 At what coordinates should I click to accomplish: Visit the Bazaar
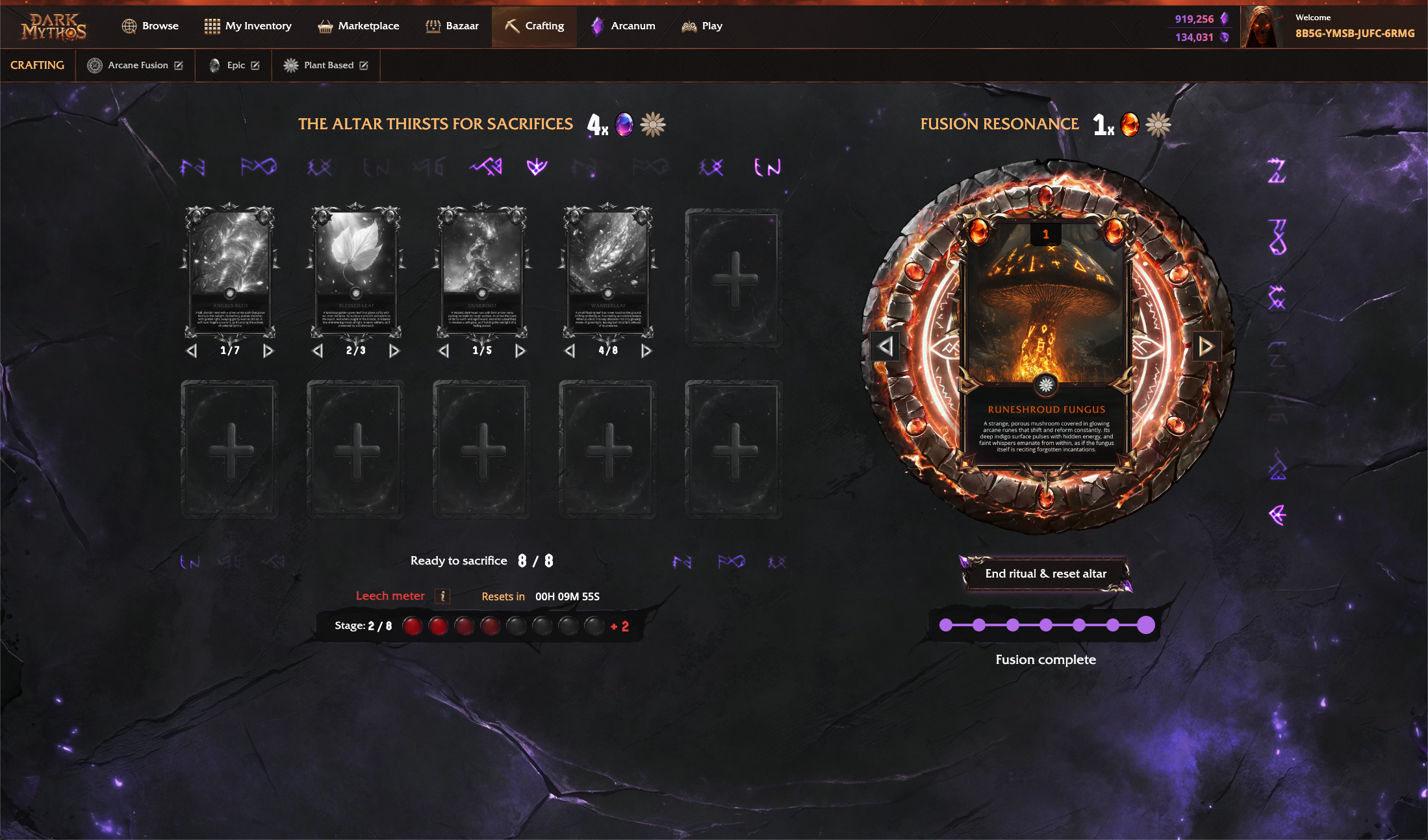tap(452, 26)
